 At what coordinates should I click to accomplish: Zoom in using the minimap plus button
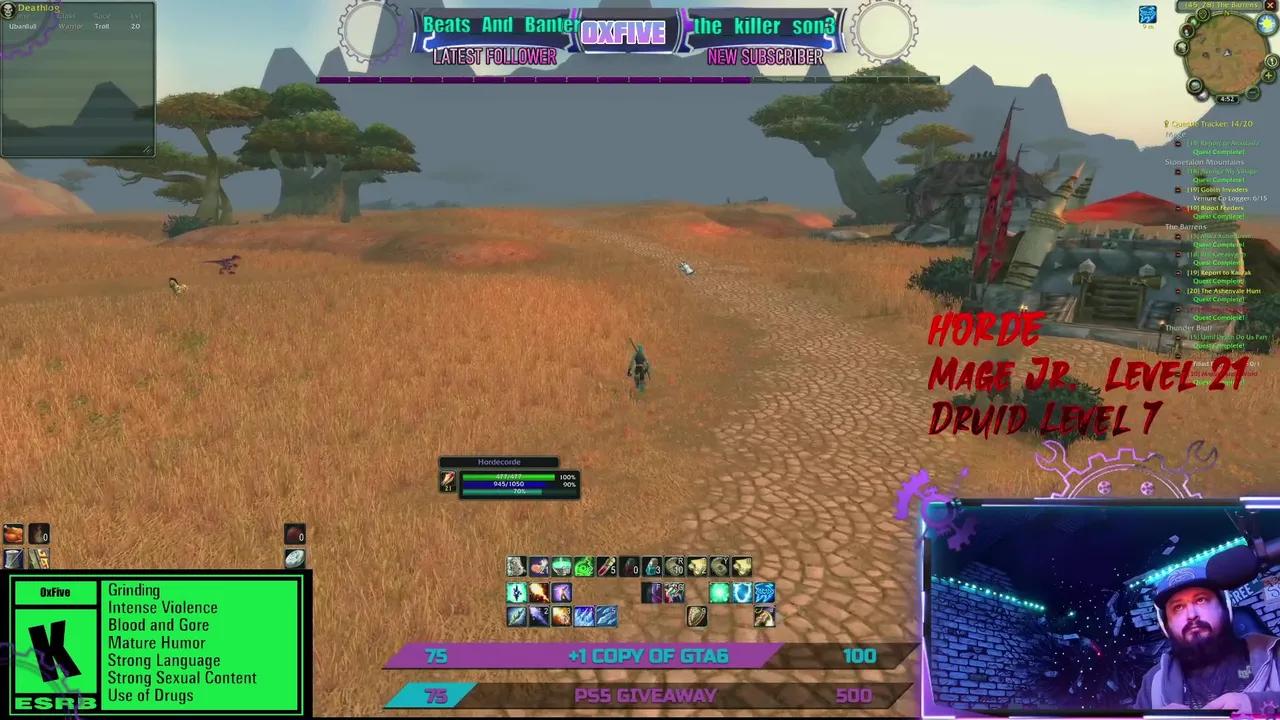(1268, 75)
